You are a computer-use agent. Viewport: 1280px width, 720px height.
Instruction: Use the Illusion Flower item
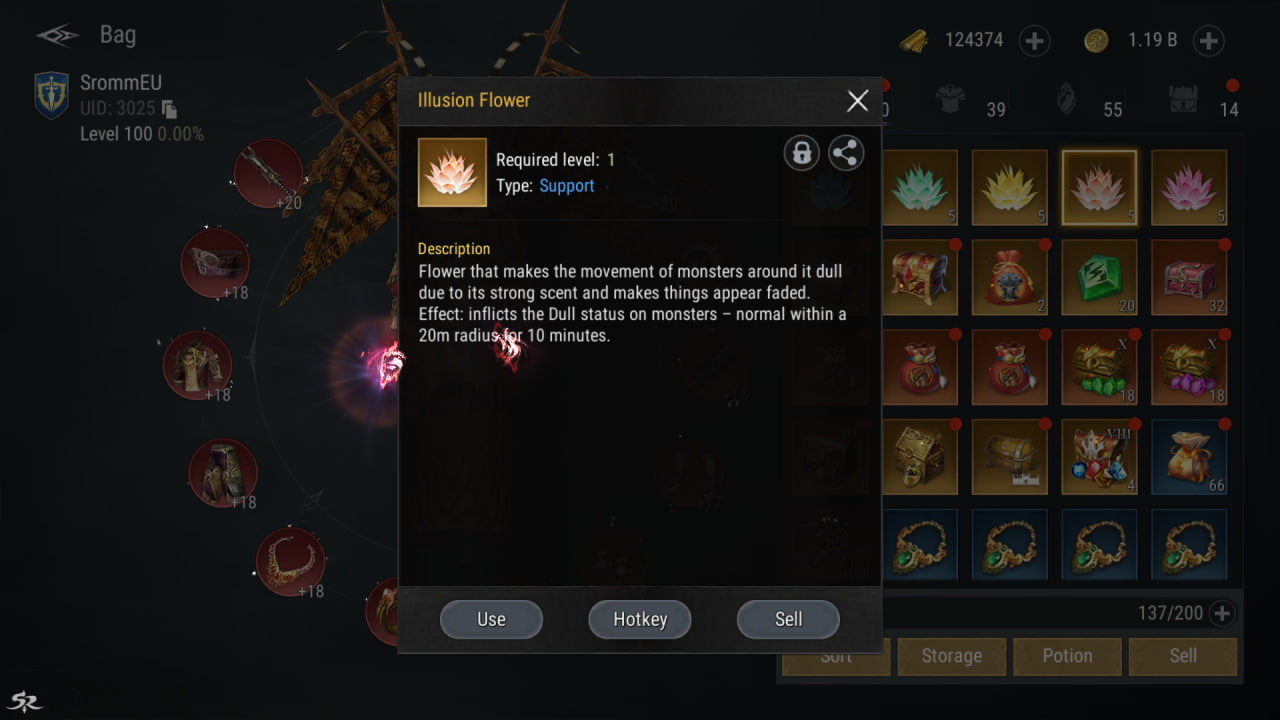coord(491,619)
